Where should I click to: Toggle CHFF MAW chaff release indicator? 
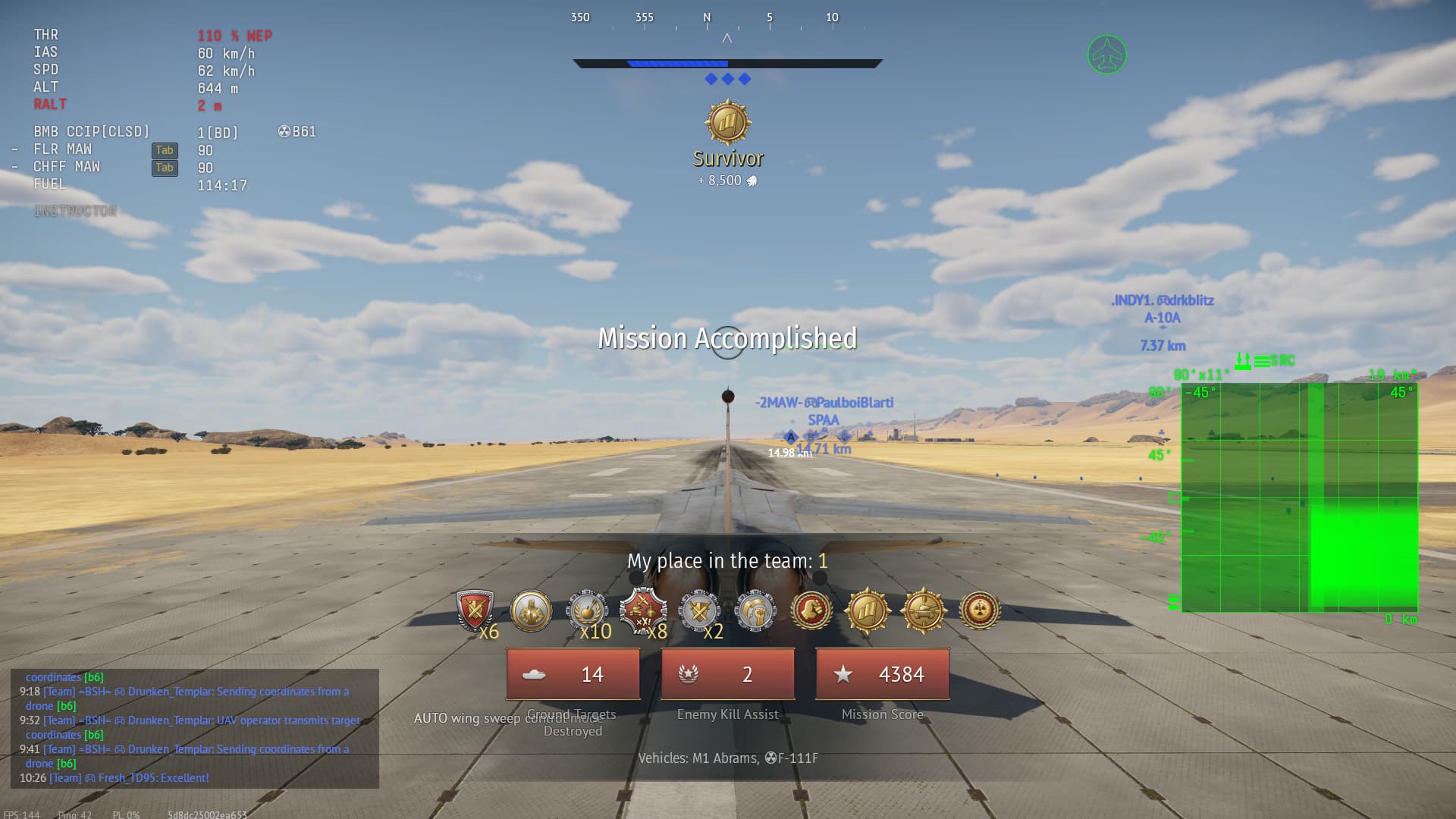point(165,168)
